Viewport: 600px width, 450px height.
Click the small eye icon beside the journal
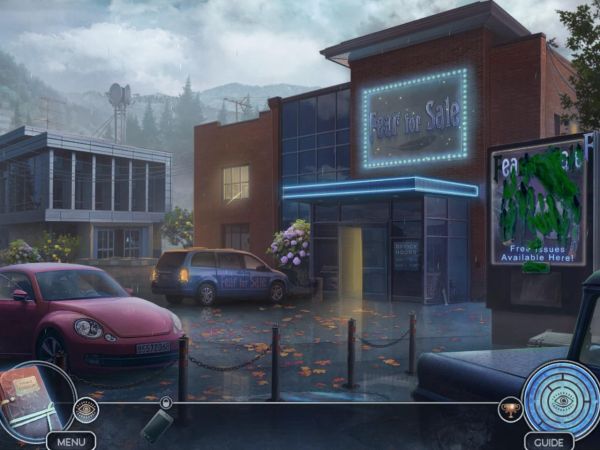coord(87,409)
